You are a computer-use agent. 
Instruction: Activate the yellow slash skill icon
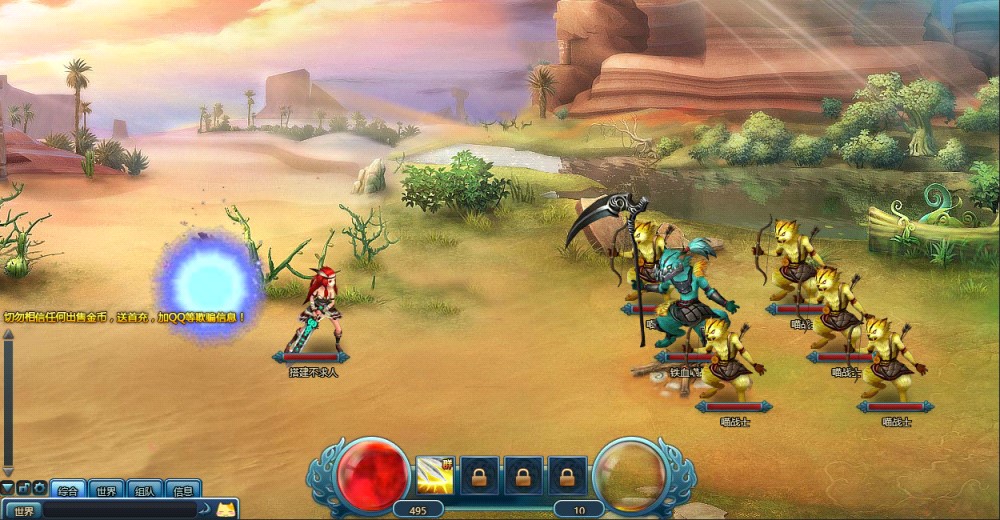pyautogui.click(x=435, y=474)
